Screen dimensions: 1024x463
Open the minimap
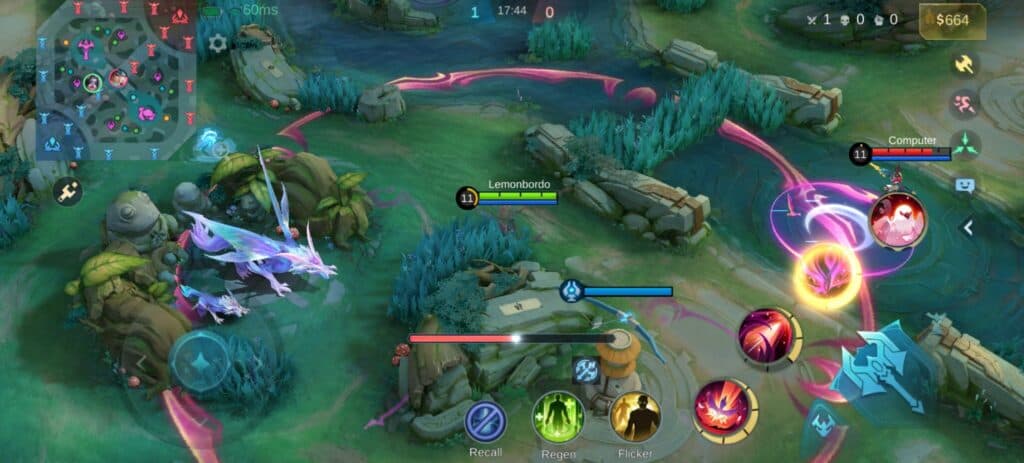[116, 78]
